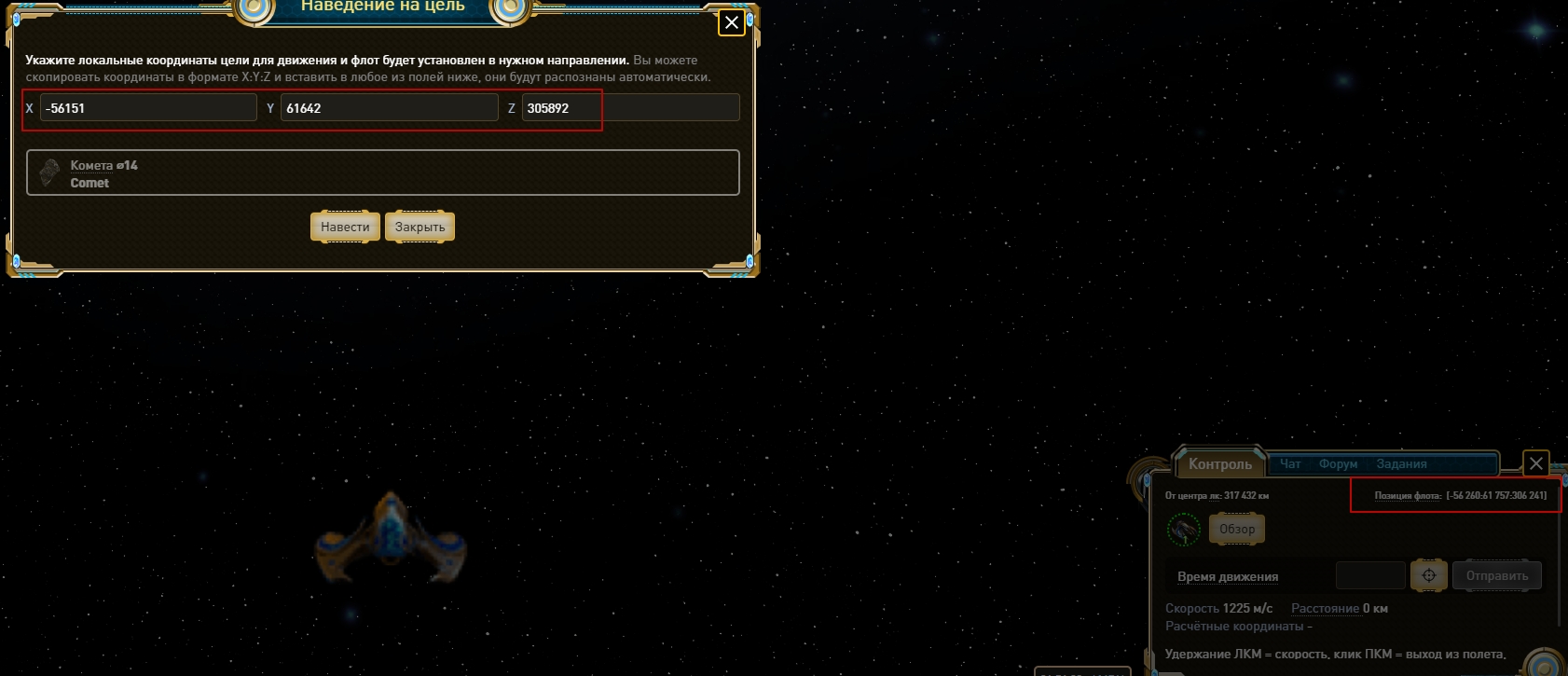Click the X coordinate input field

click(x=148, y=108)
